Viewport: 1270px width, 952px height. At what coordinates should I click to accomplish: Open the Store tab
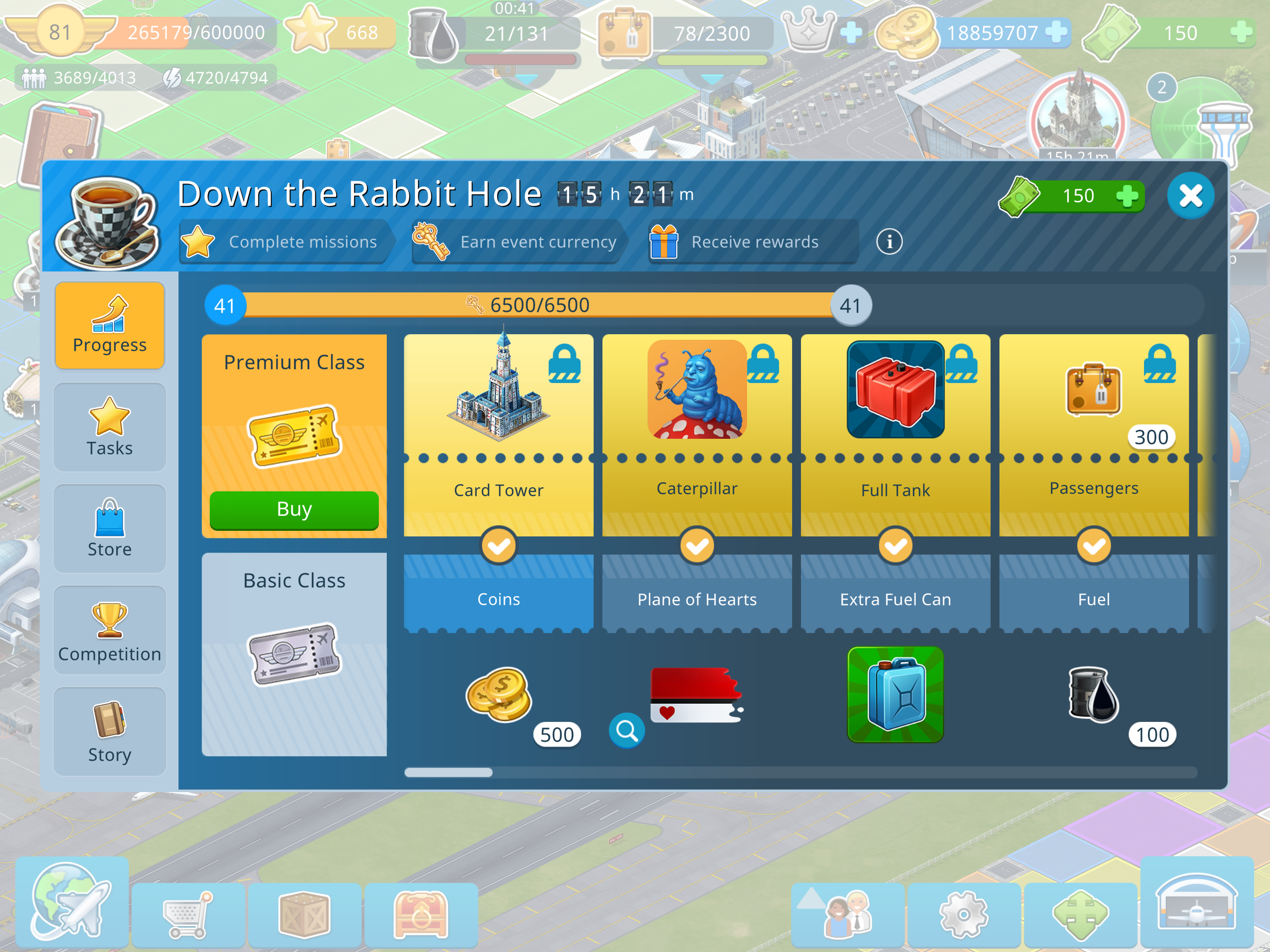click(110, 528)
